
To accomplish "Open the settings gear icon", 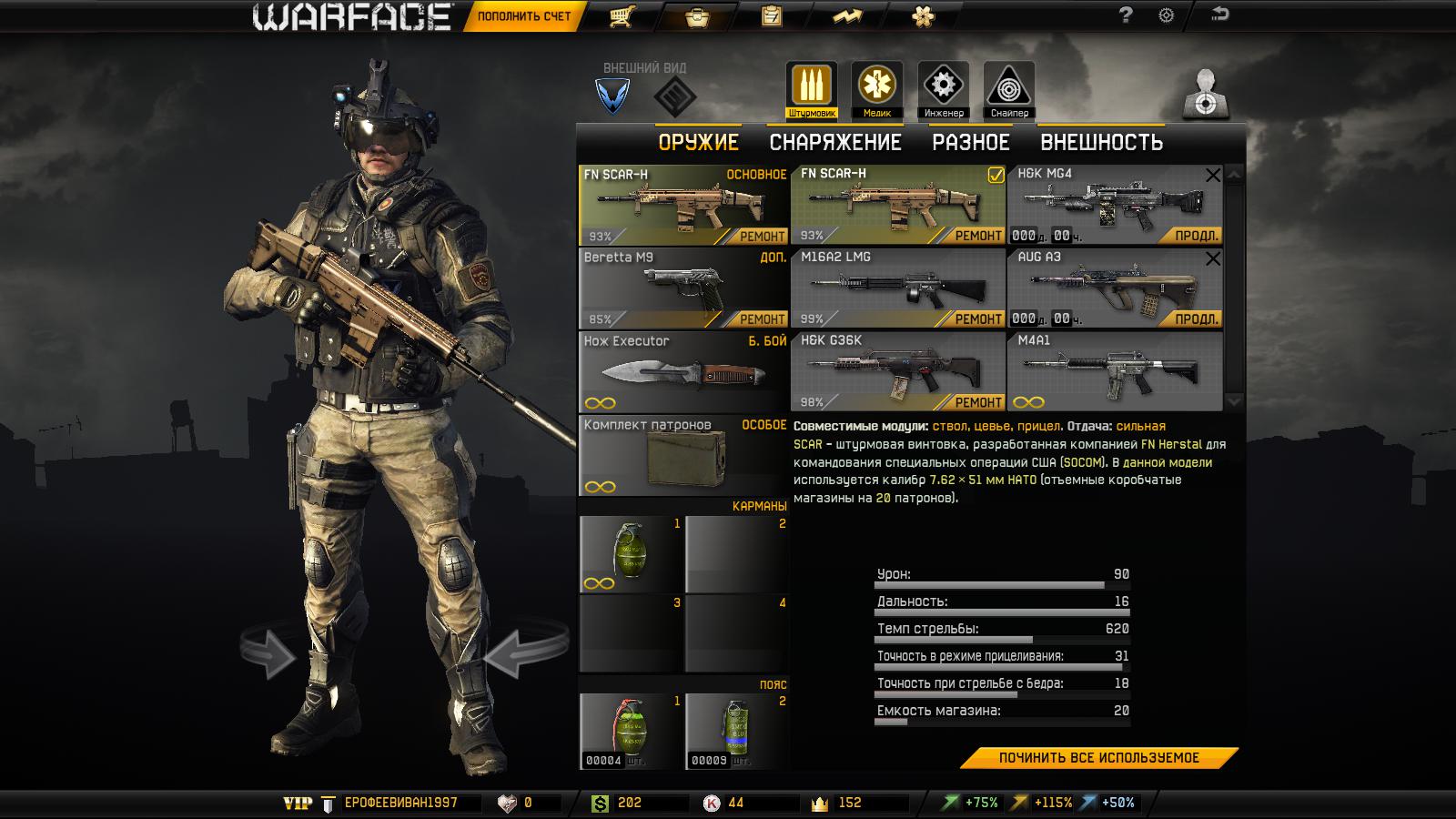I will (1166, 15).
